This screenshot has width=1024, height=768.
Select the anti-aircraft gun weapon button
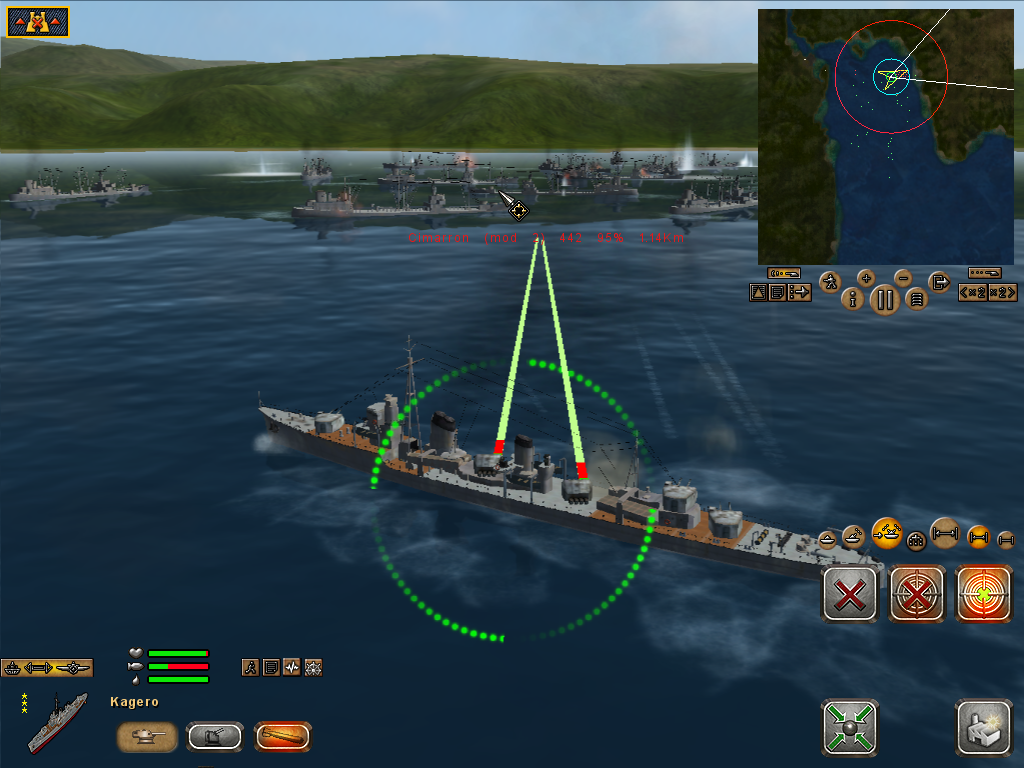(x=215, y=737)
